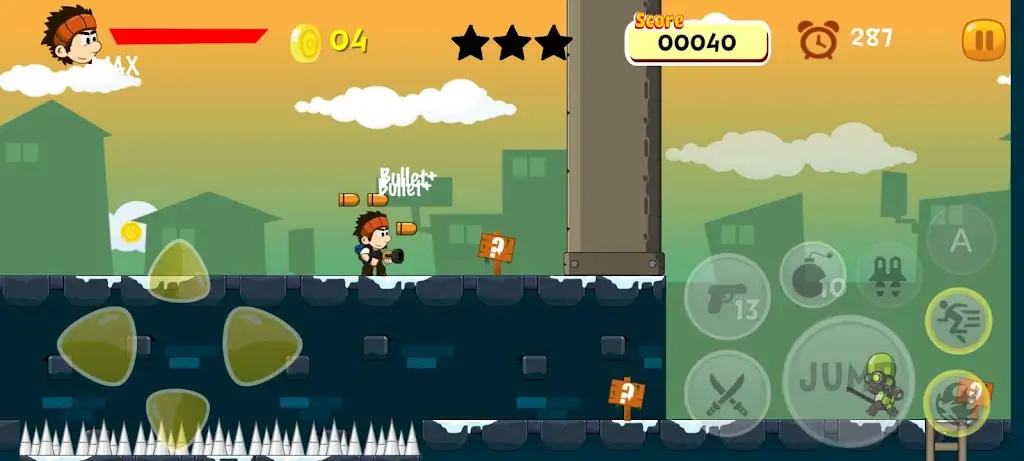Tap the d-pad up arrow

[179, 270]
